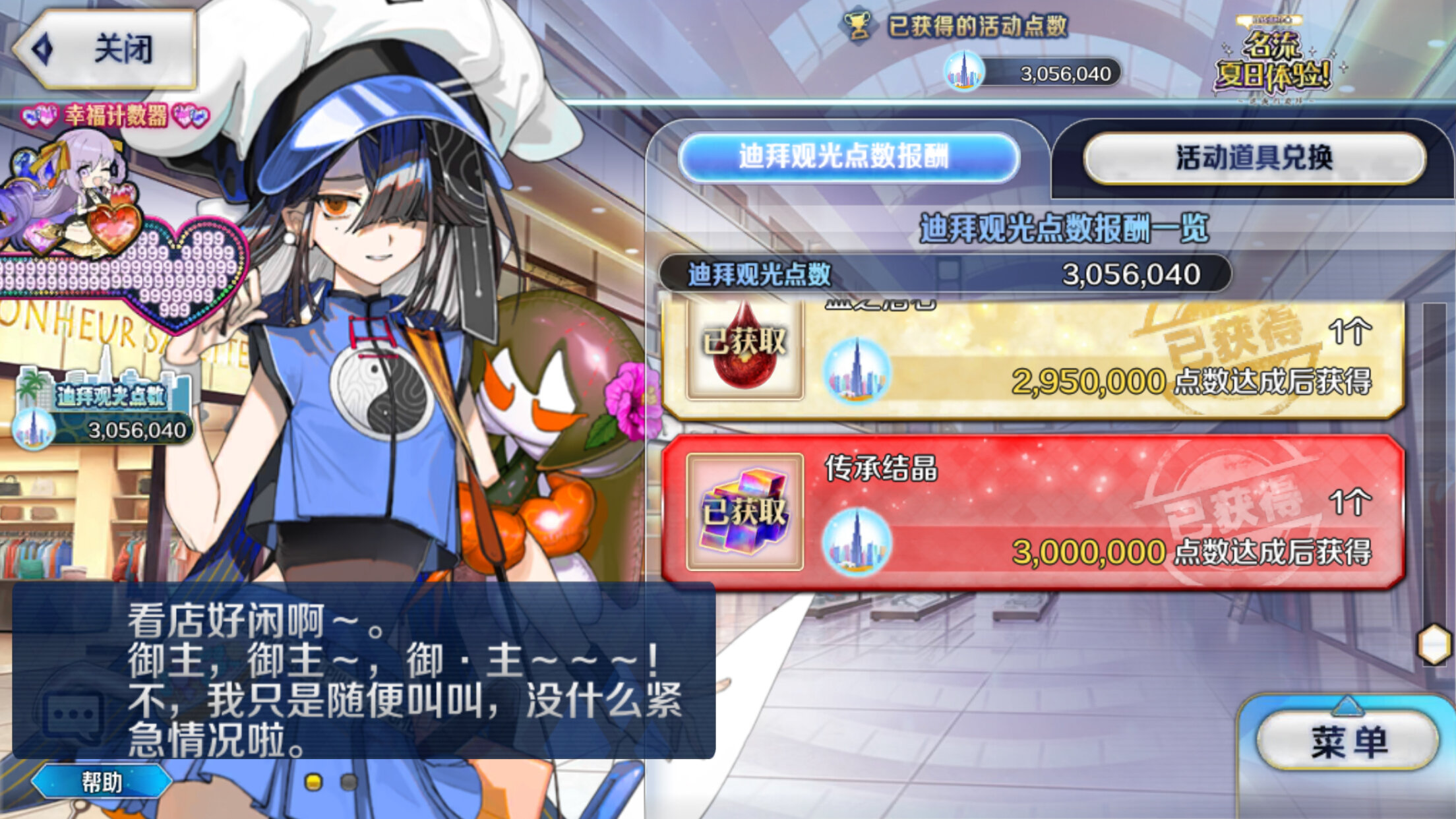The width and height of the screenshot is (1456, 819).
Task: Open the 菜单 menu button
Action: pyautogui.click(x=1348, y=741)
